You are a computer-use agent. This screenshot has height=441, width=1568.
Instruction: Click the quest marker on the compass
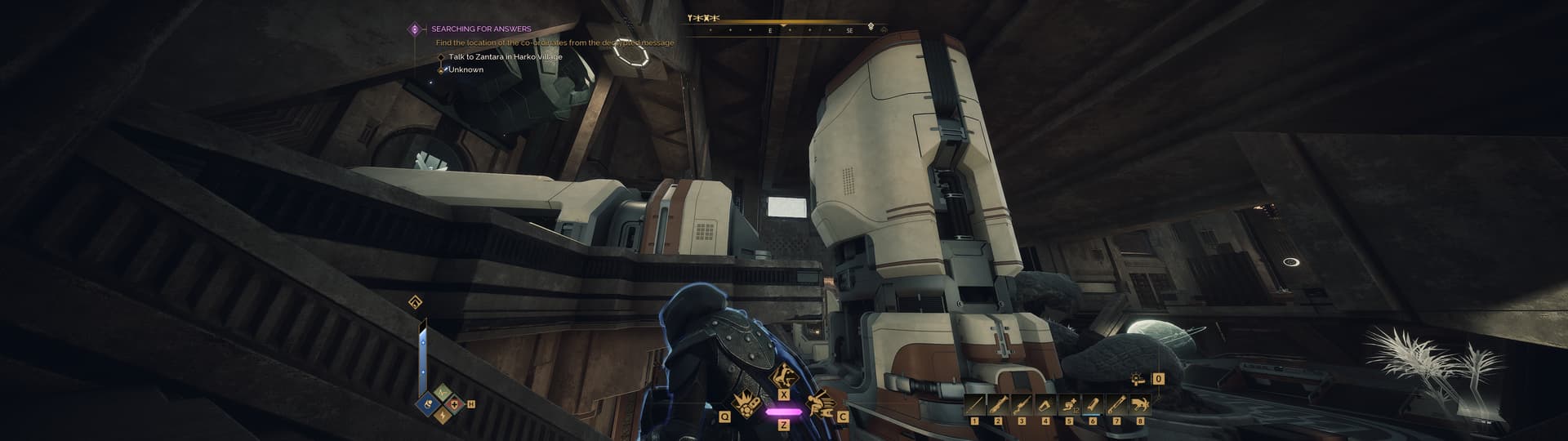871,27
